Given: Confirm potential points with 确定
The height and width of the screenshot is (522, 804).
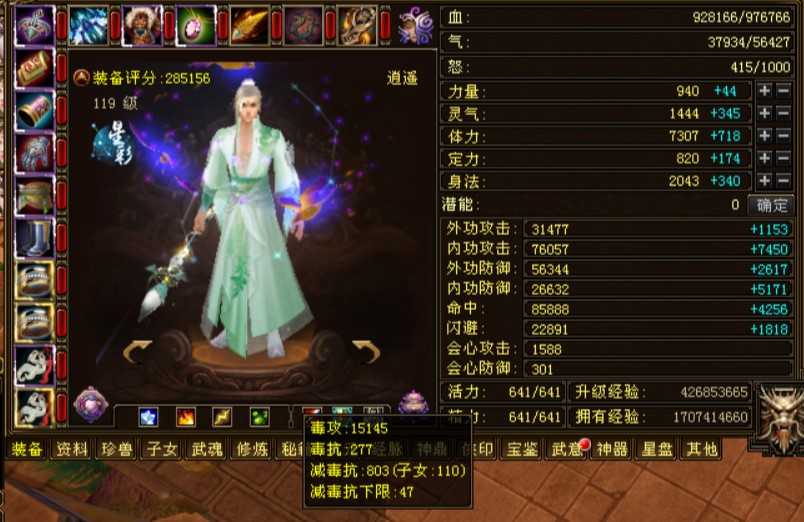Looking at the screenshot, I should (x=773, y=205).
